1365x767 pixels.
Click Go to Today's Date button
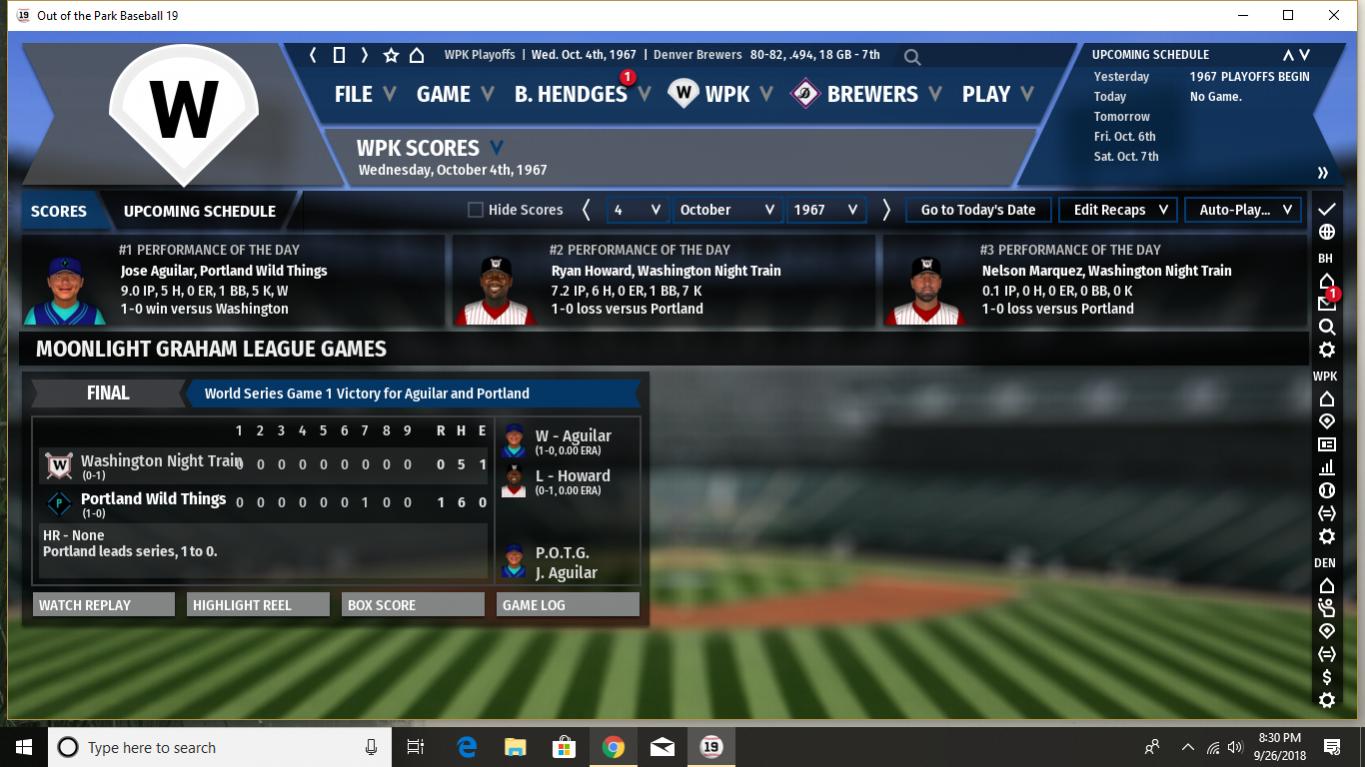978,210
